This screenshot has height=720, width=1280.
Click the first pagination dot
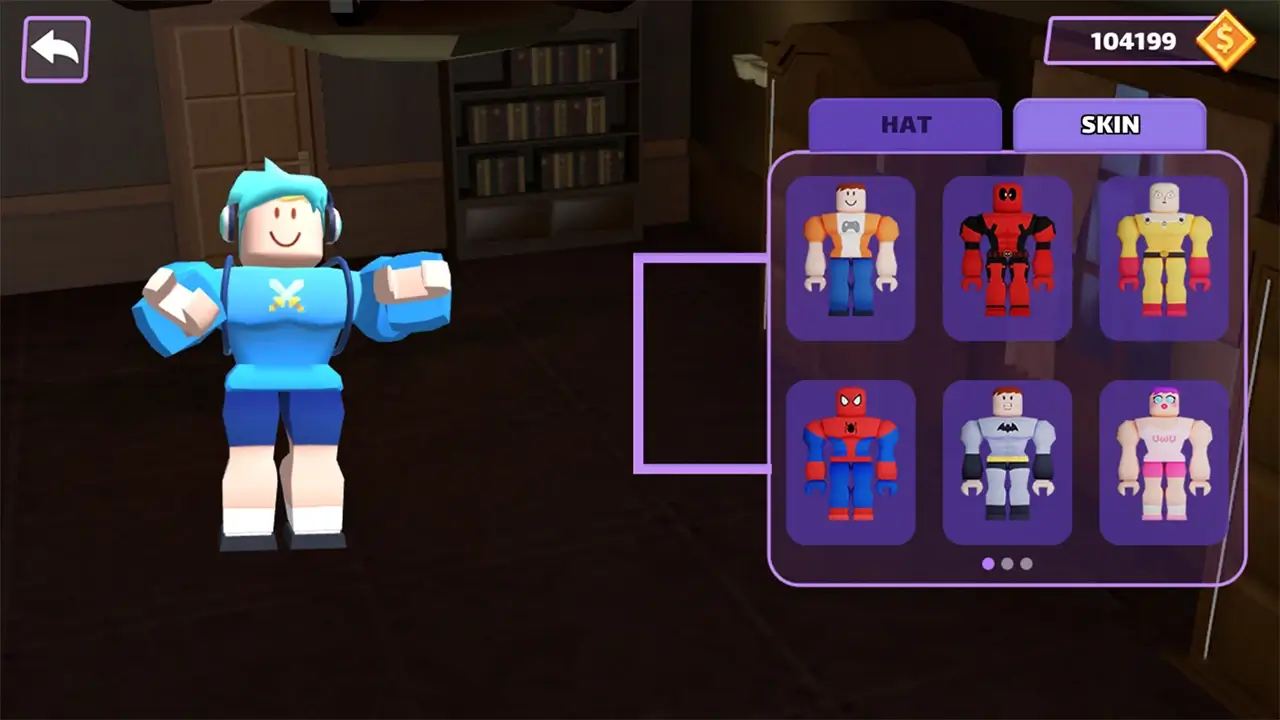tap(988, 564)
